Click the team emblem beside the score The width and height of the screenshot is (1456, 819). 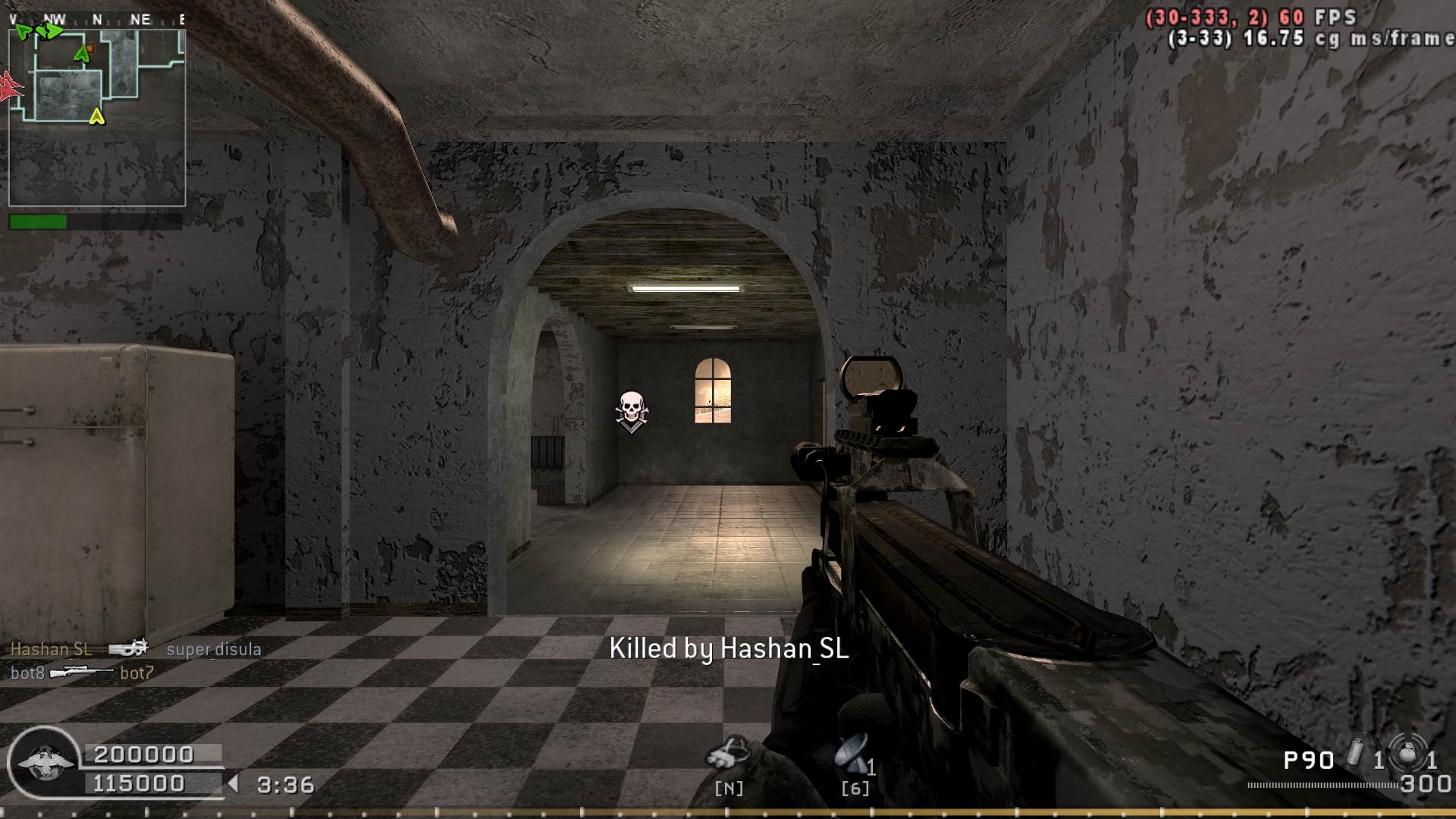[x=44, y=762]
